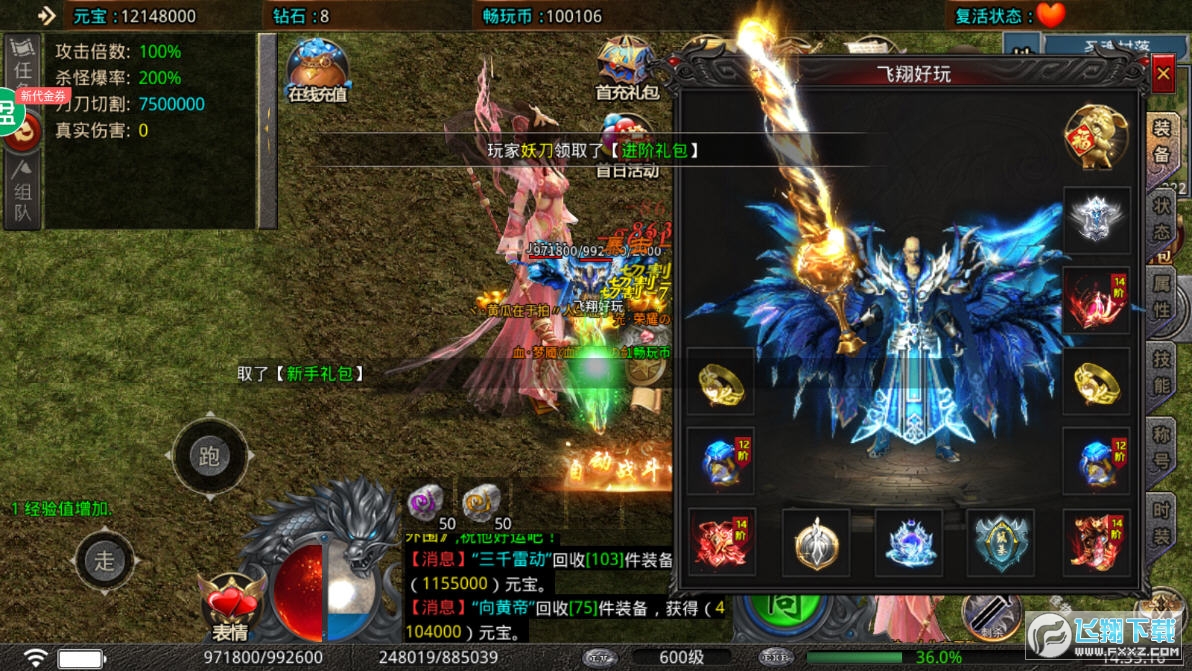This screenshot has height=671, width=1192.
Task: Show the 属性 attributes tab
Action: 1162,295
